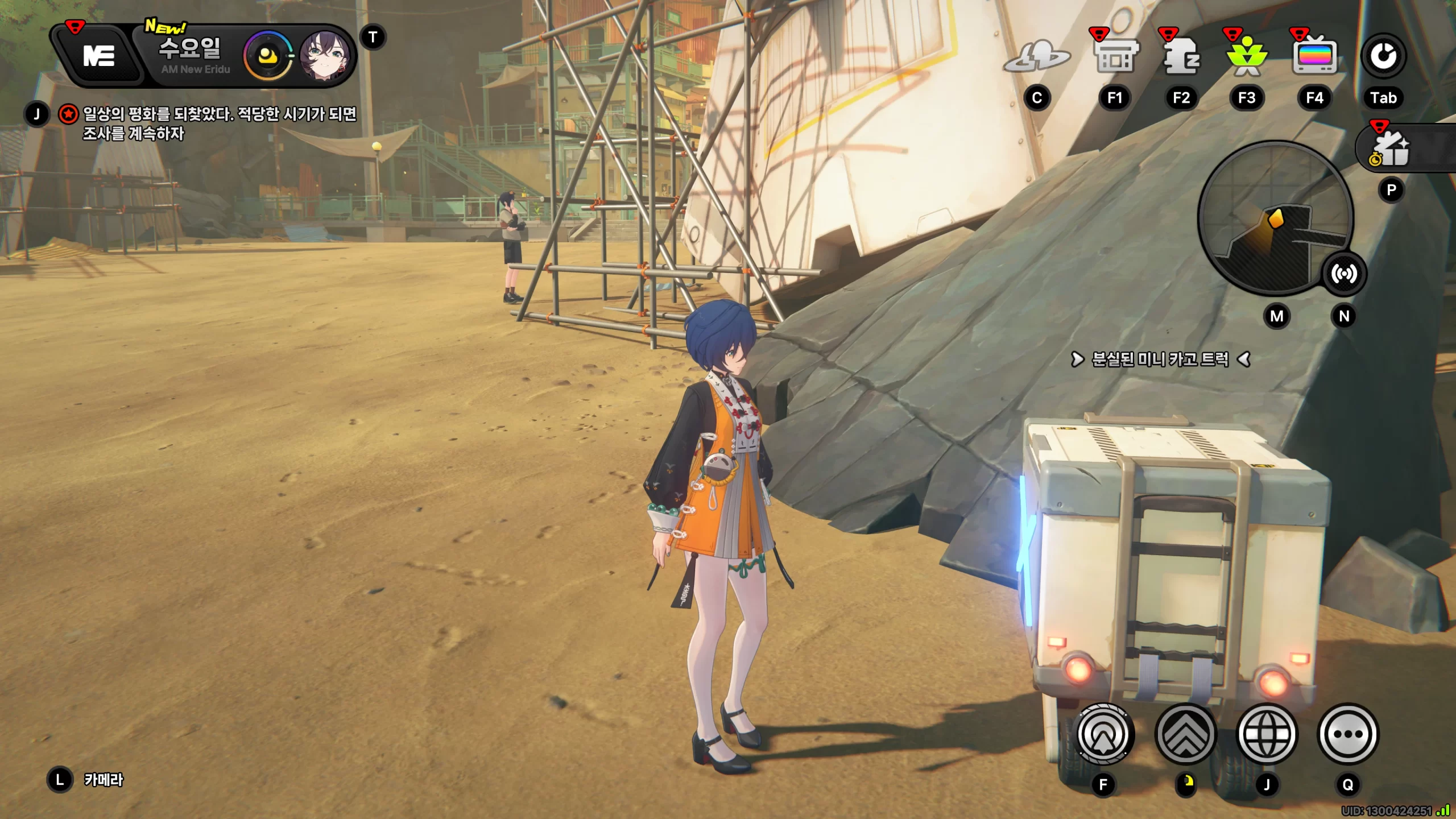Viewport: 1456px width, 819px height.
Task: Click the signal broadcast button by minimap
Action: pos(1343,274)
